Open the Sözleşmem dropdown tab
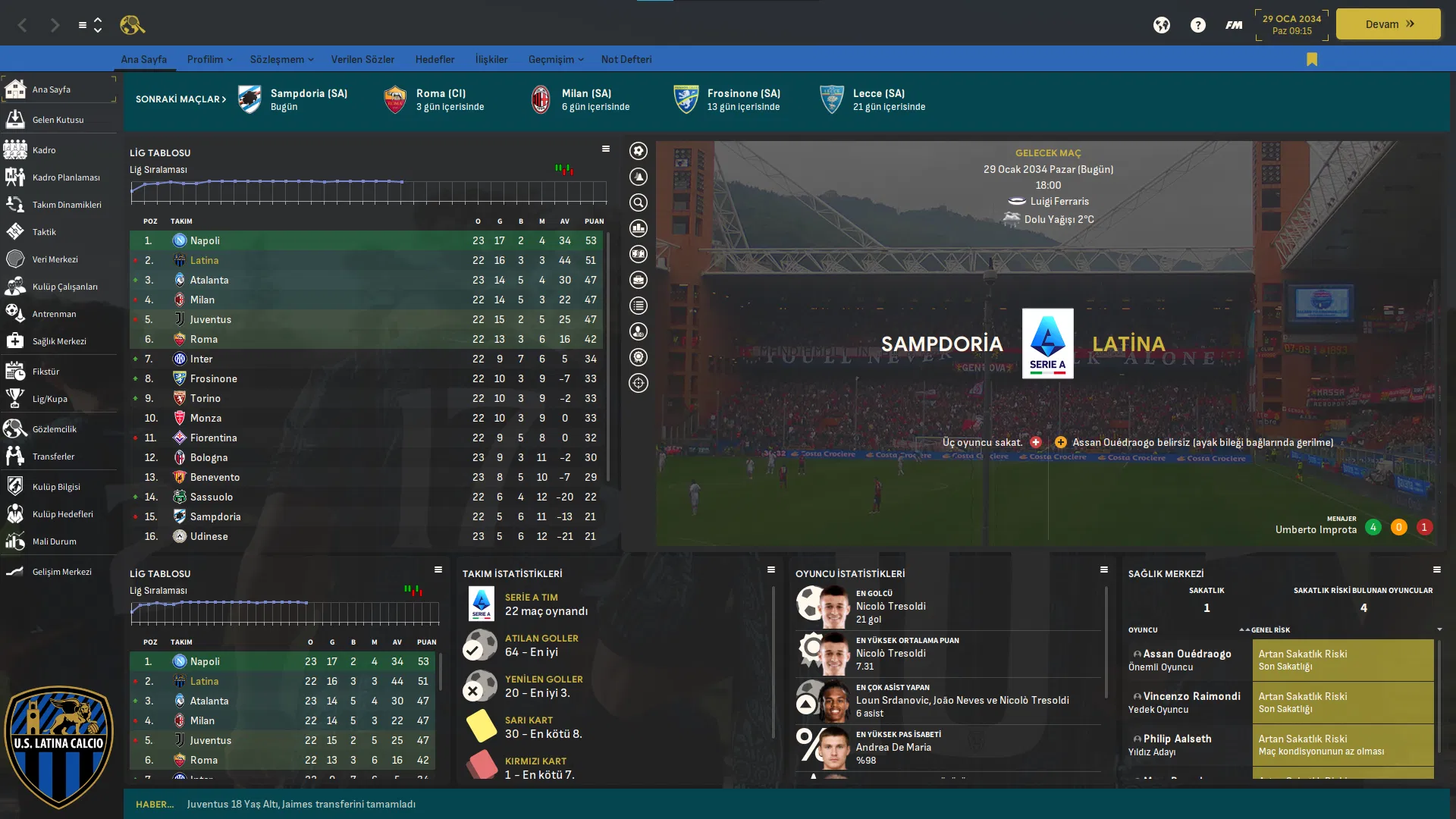Screen dimensions: 1456x819 pos(281,59)
